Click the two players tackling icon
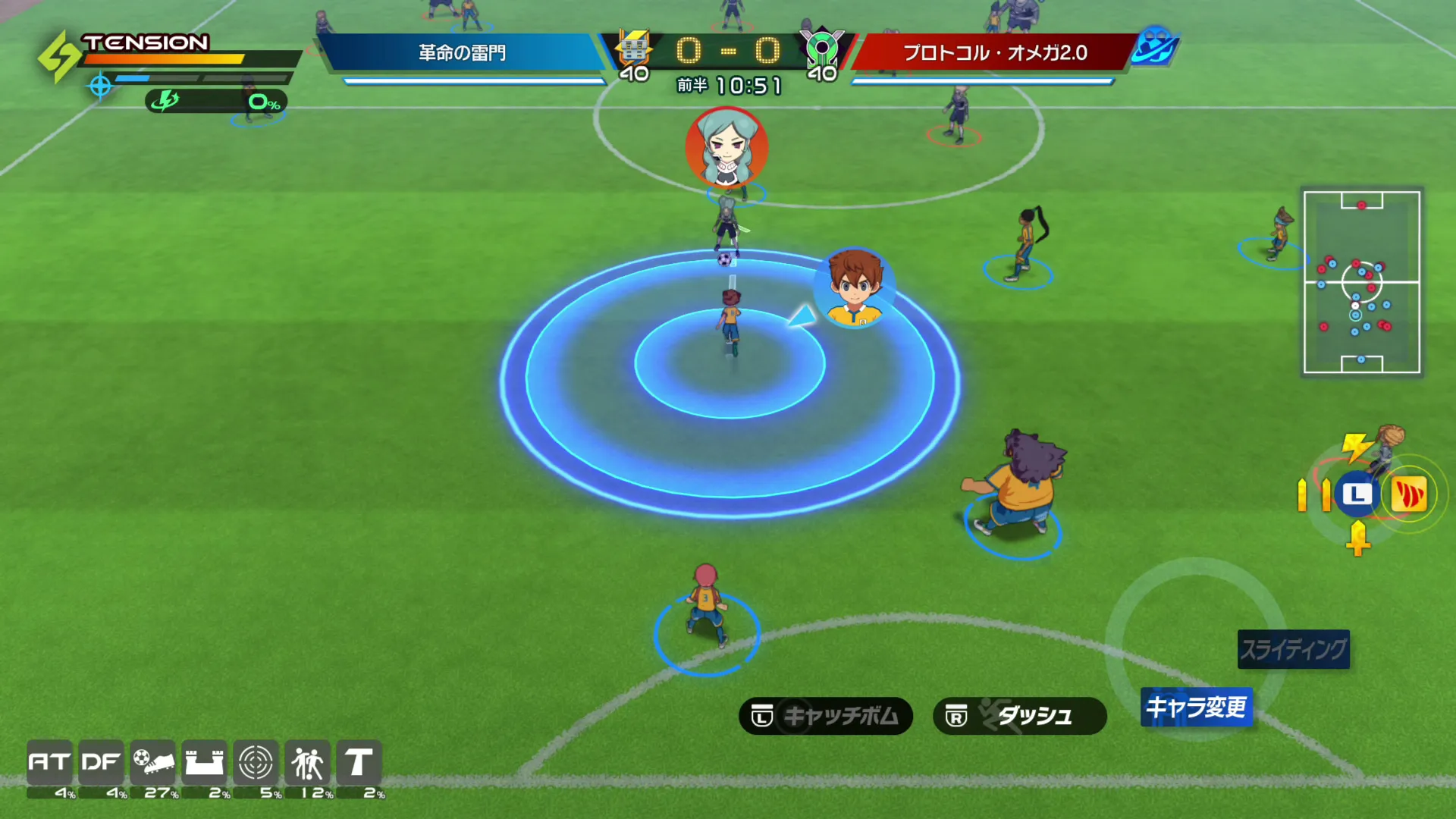 307,762
